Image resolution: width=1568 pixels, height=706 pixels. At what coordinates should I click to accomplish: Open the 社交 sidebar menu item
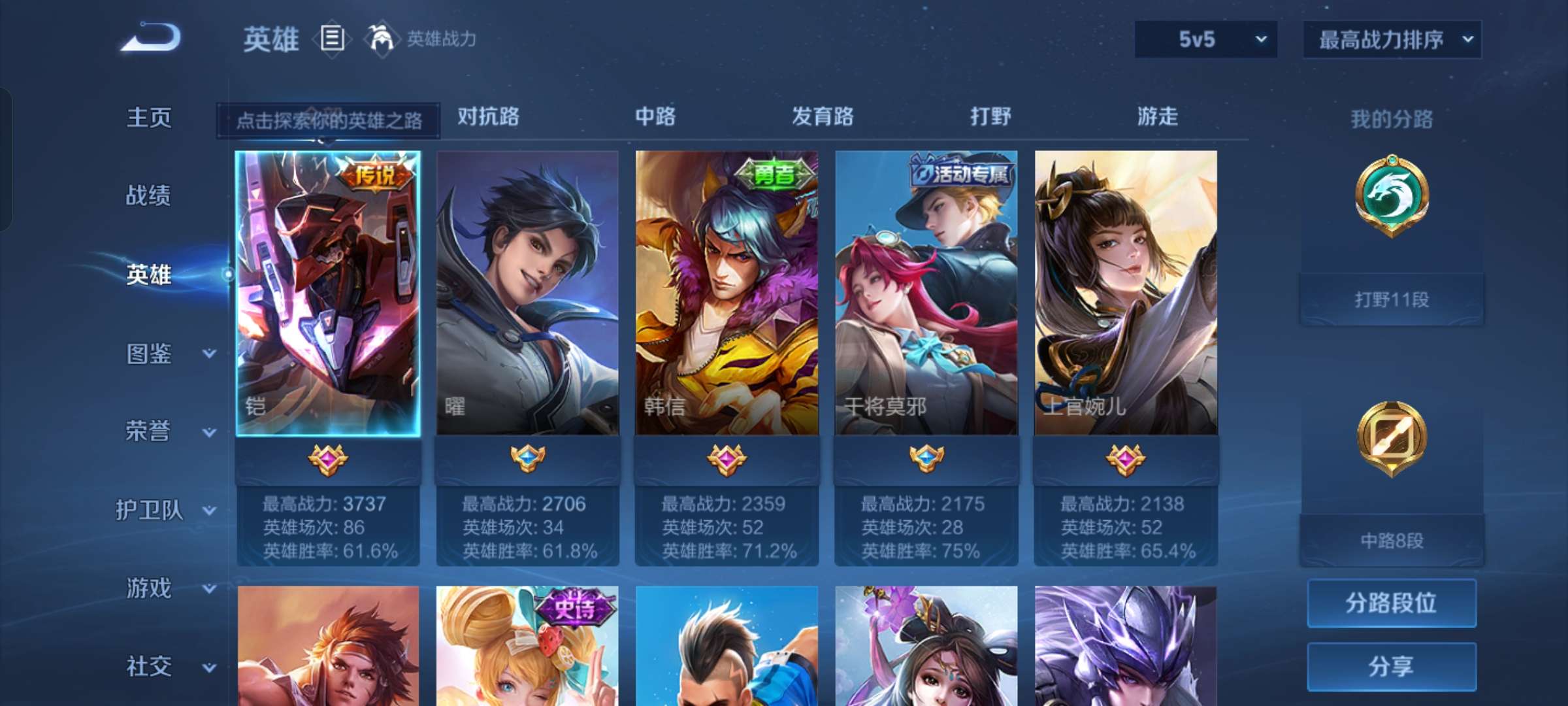point(150,667)
